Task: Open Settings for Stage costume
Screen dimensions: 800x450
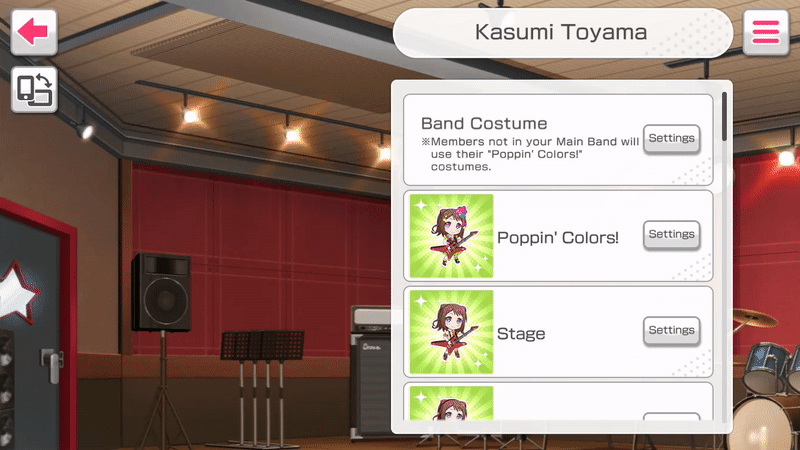Action: 671,331
